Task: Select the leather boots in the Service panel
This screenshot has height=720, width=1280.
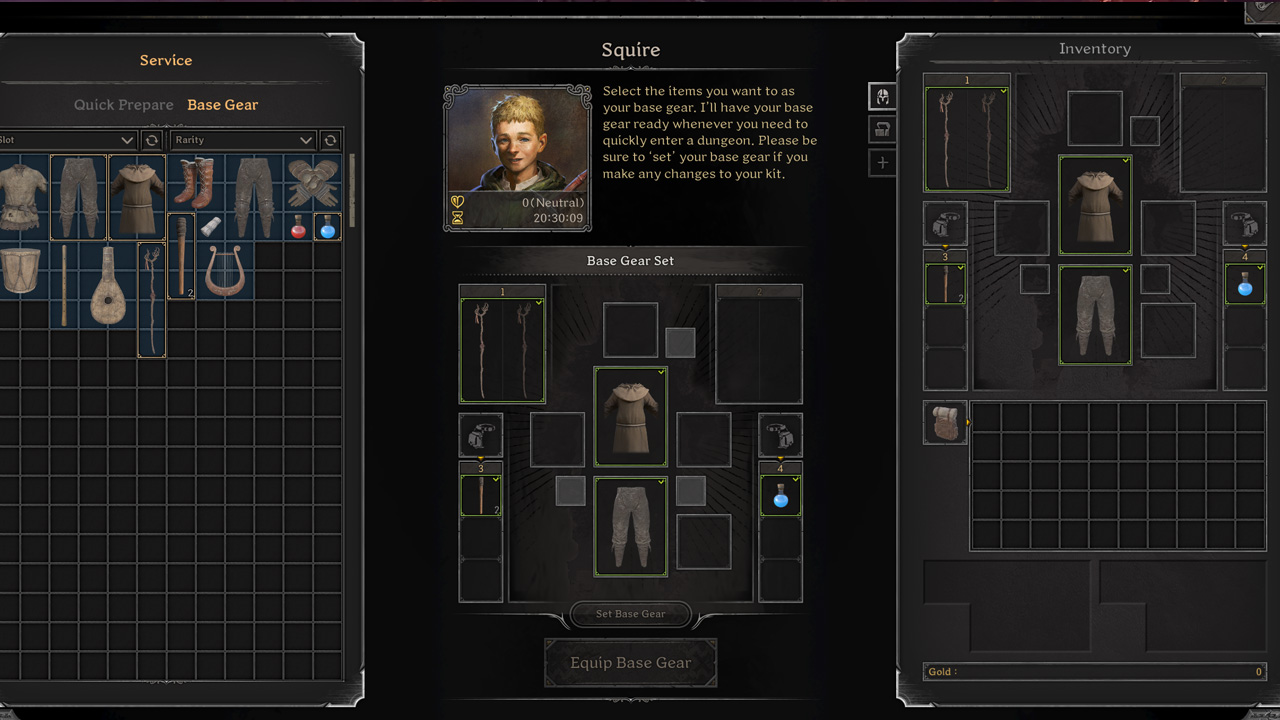Action: point(195,182)
